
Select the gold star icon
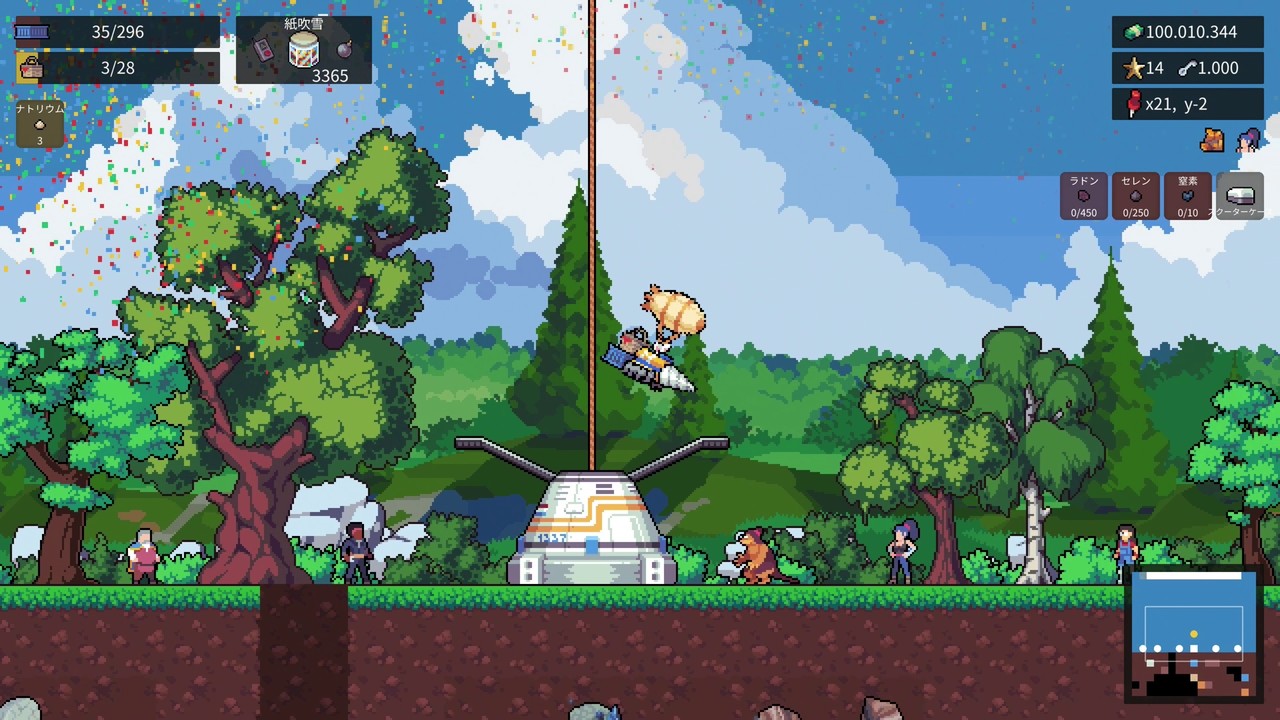(1131, 68)
